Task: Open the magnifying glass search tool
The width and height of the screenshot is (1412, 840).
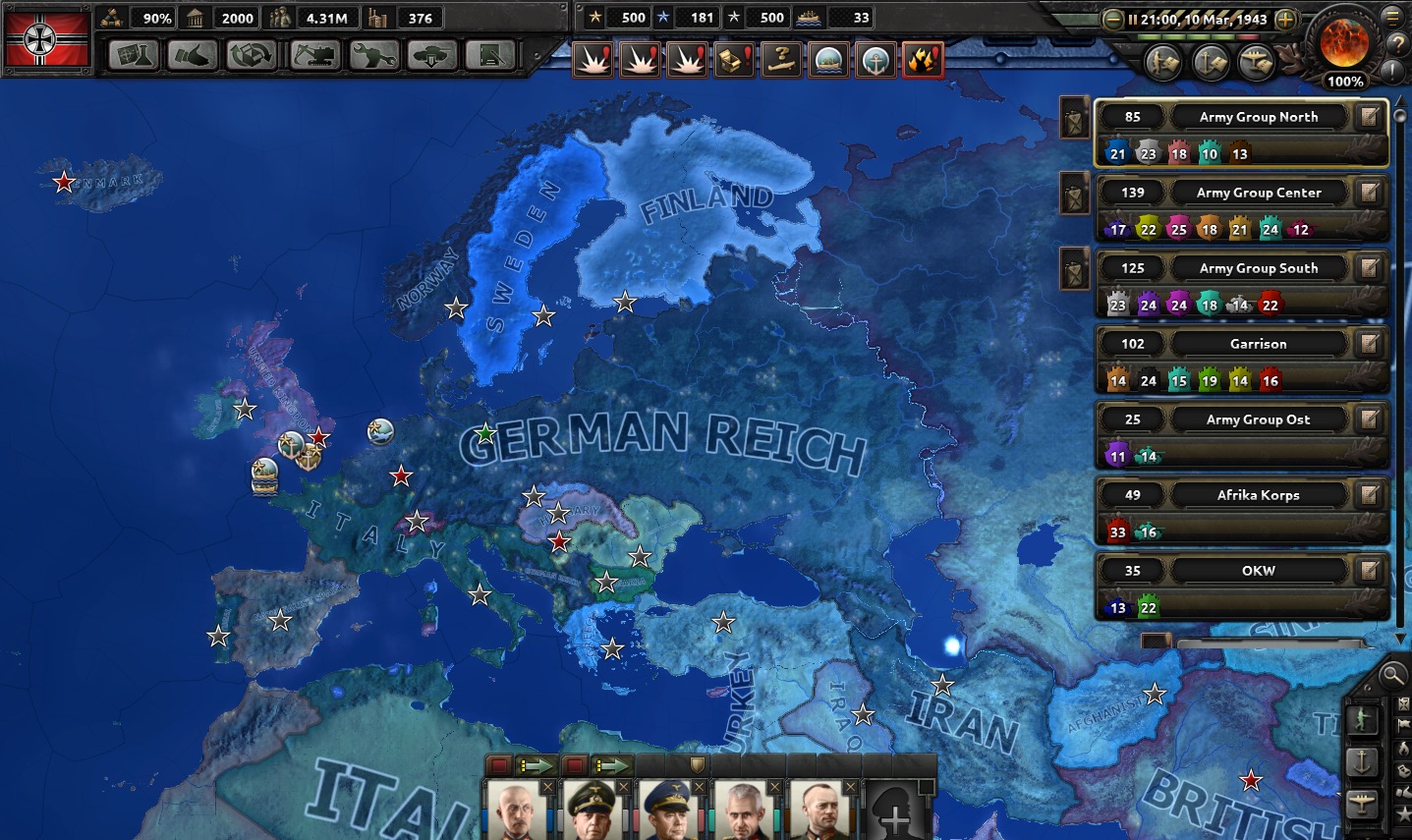Action: [1391, 674]
